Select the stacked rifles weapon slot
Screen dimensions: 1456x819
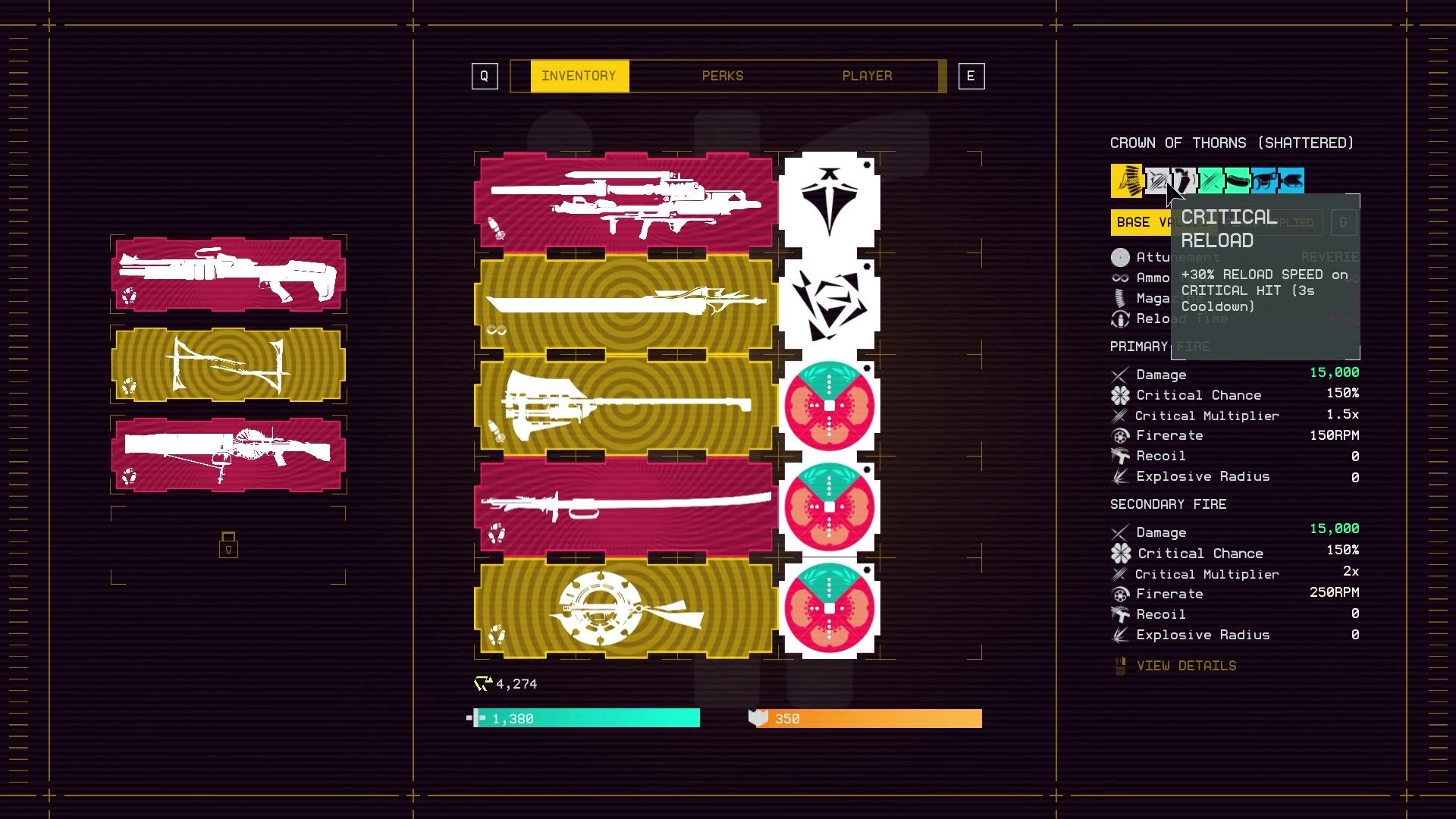625,201
